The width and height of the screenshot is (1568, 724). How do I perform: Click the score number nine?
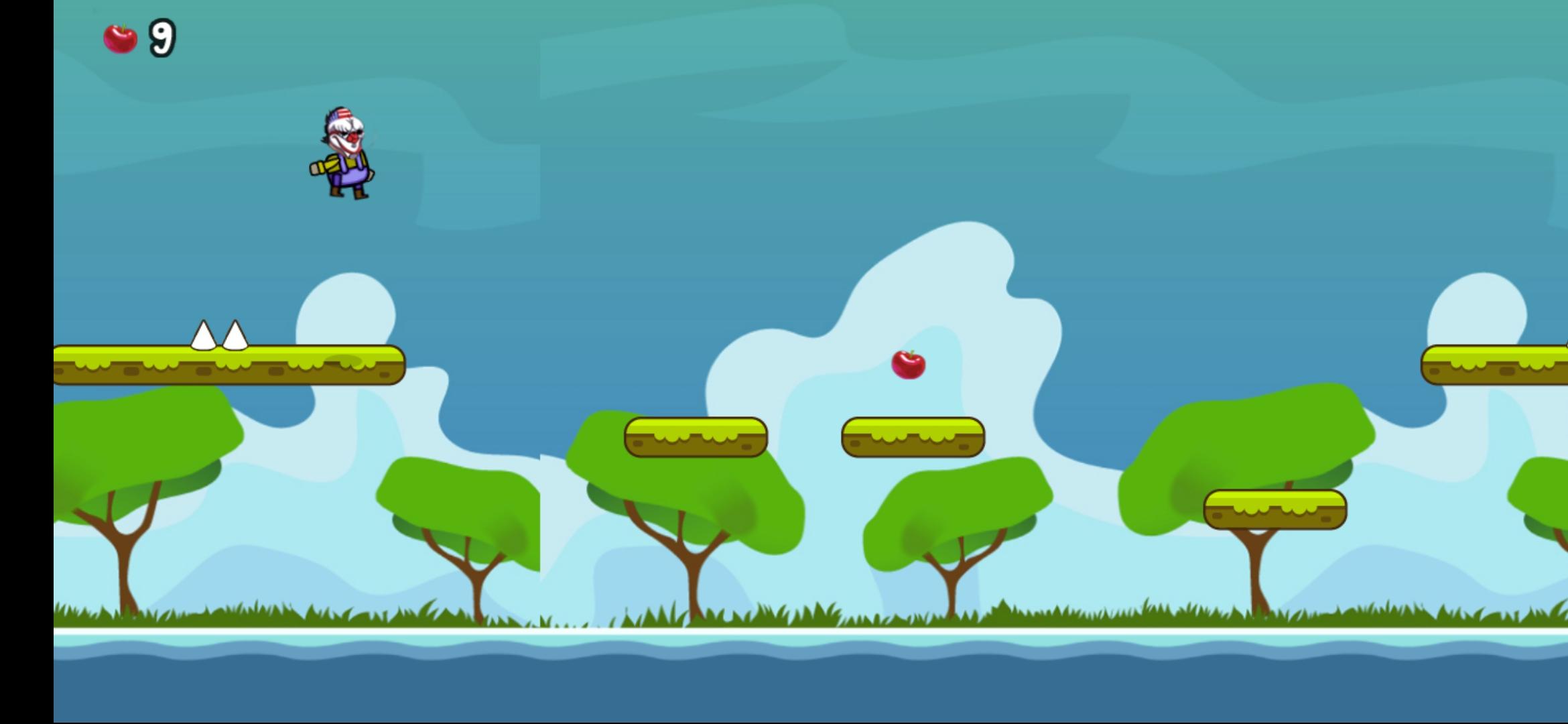(x=161, y=37)
